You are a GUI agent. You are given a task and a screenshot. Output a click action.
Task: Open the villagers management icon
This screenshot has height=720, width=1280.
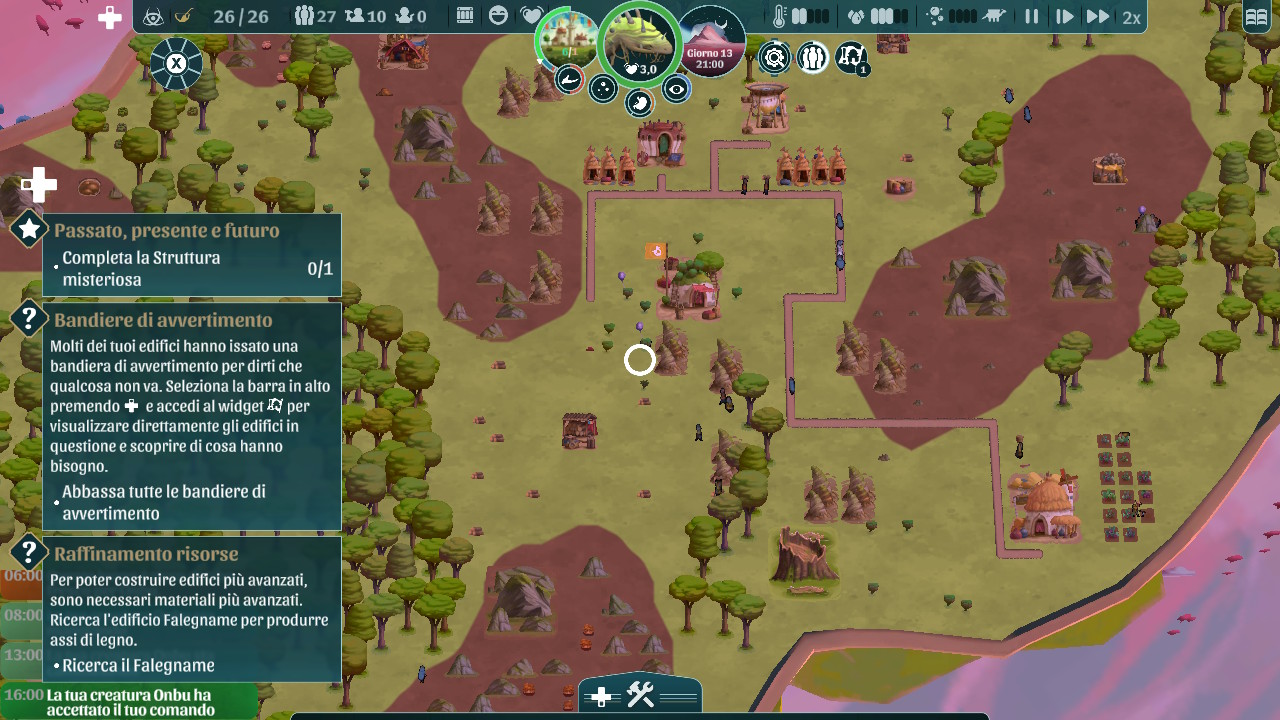pos(812,58)
